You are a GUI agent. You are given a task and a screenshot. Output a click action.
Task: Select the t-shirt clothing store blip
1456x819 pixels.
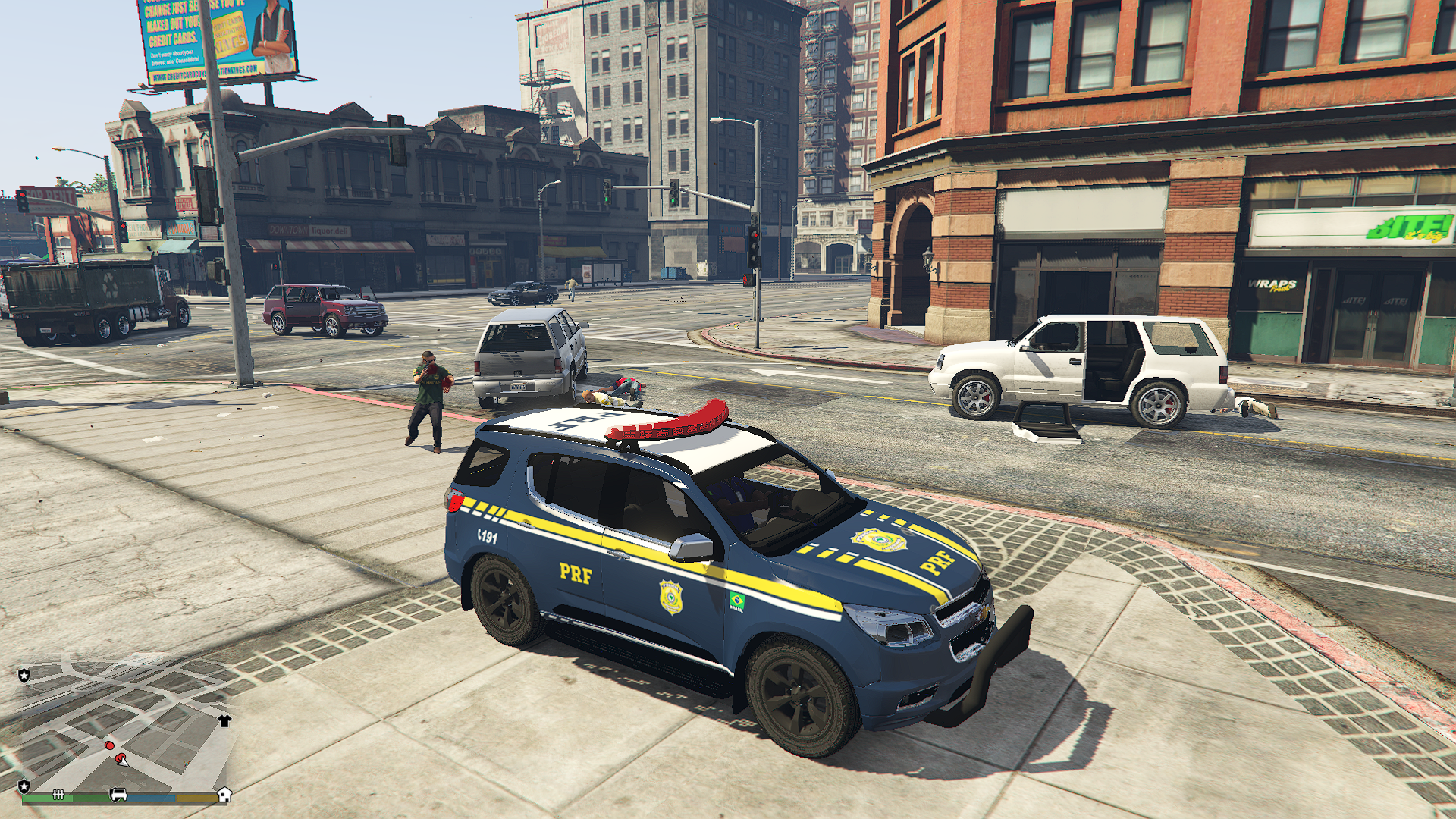coord(224,720)
